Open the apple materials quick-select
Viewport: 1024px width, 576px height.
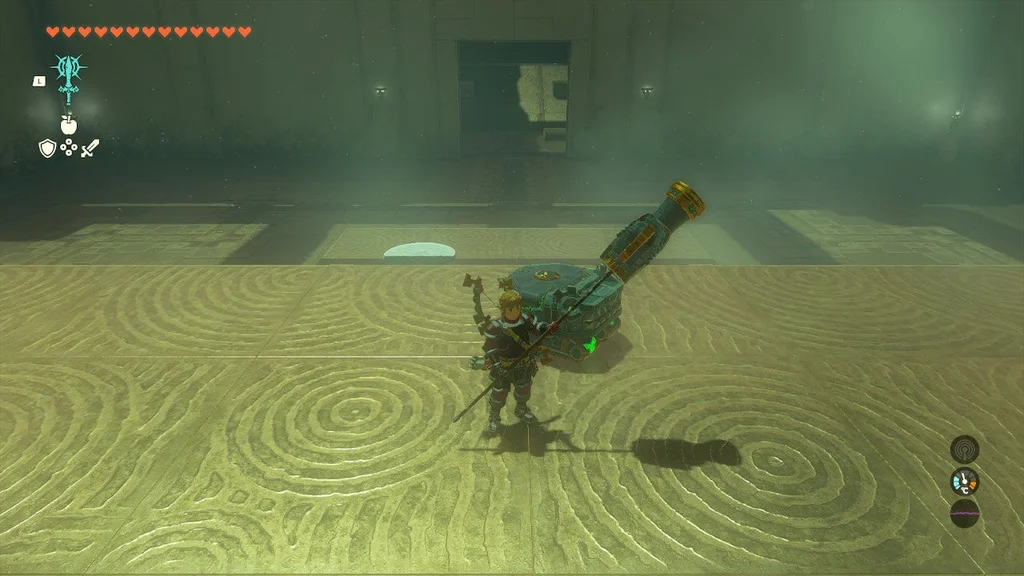click(x=69, y=125)
